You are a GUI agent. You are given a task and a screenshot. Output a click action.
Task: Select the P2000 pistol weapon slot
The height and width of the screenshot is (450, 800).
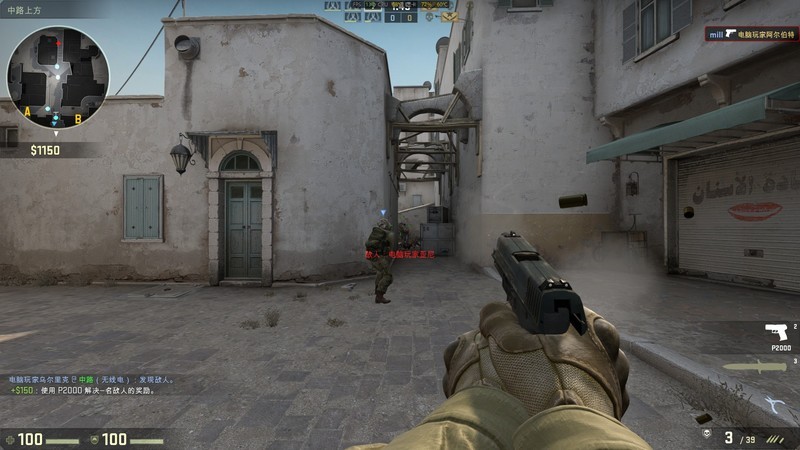pos(775,332)
